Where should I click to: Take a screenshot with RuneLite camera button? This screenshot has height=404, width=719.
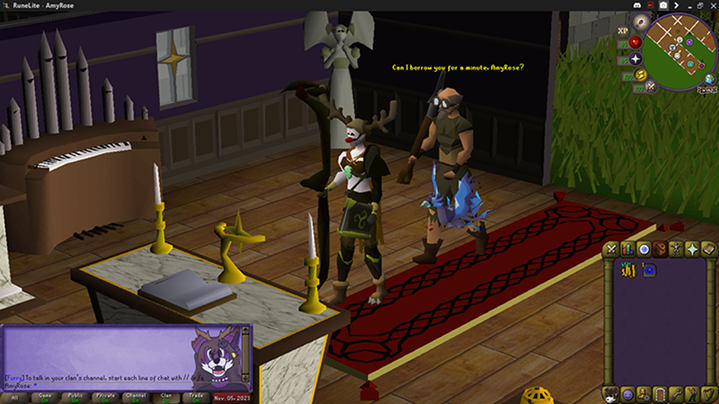(662, 5)
